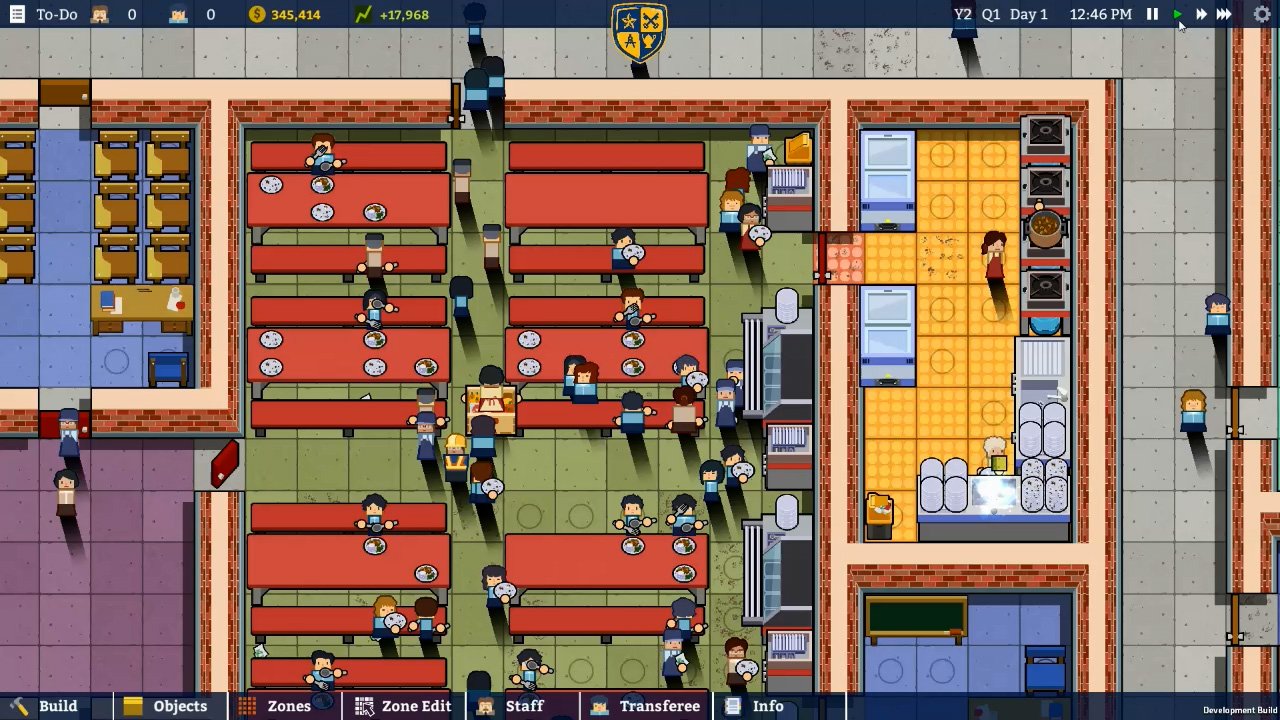Image resolution: width=1280 pixels, height=720 pixels.
Task: Open the Info book icon
Action: (x=733, y=706)
